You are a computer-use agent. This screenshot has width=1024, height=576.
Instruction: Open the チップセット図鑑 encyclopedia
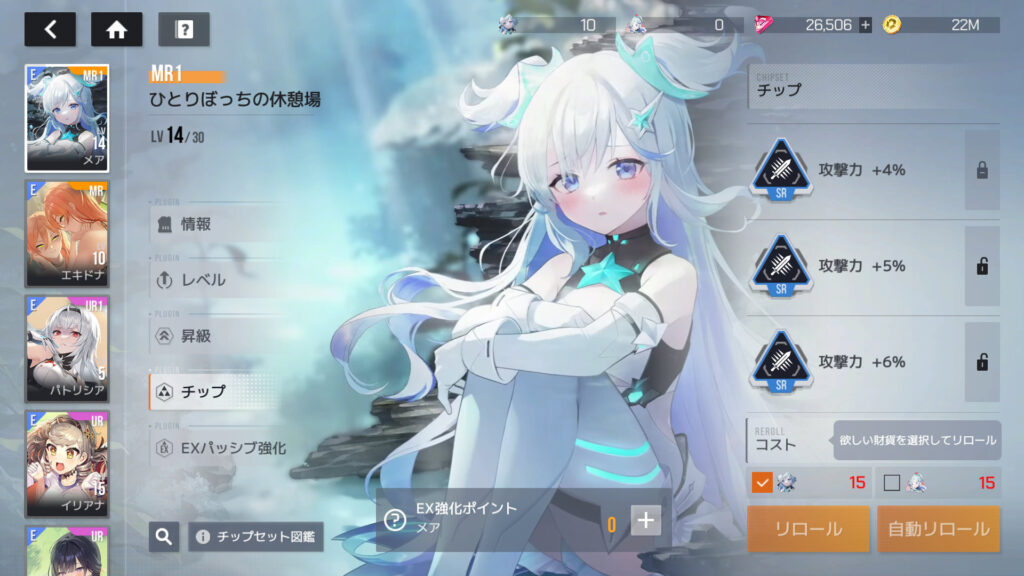[x=257, y=537]
